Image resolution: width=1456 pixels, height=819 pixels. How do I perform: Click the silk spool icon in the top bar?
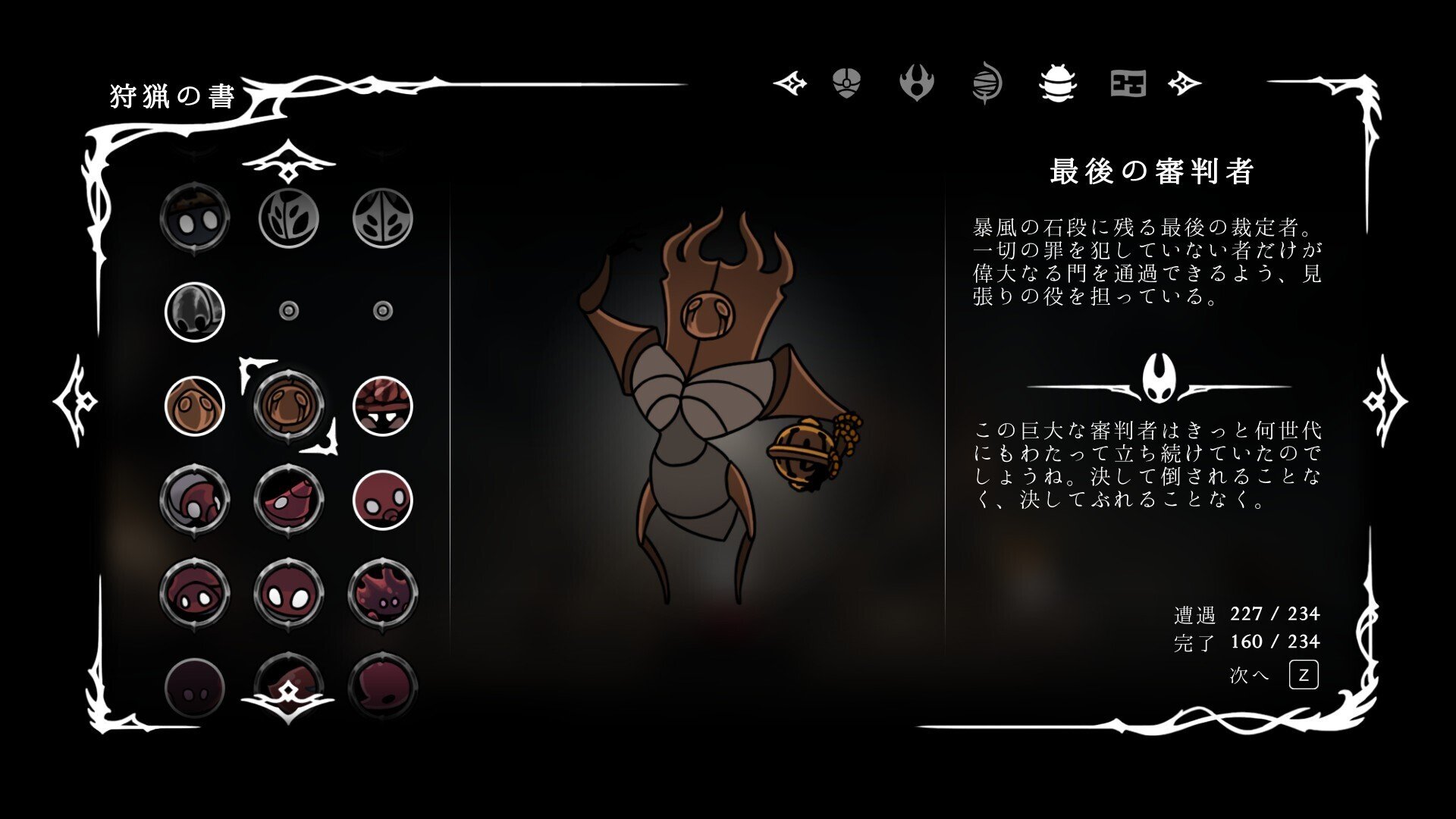(986, 83)
